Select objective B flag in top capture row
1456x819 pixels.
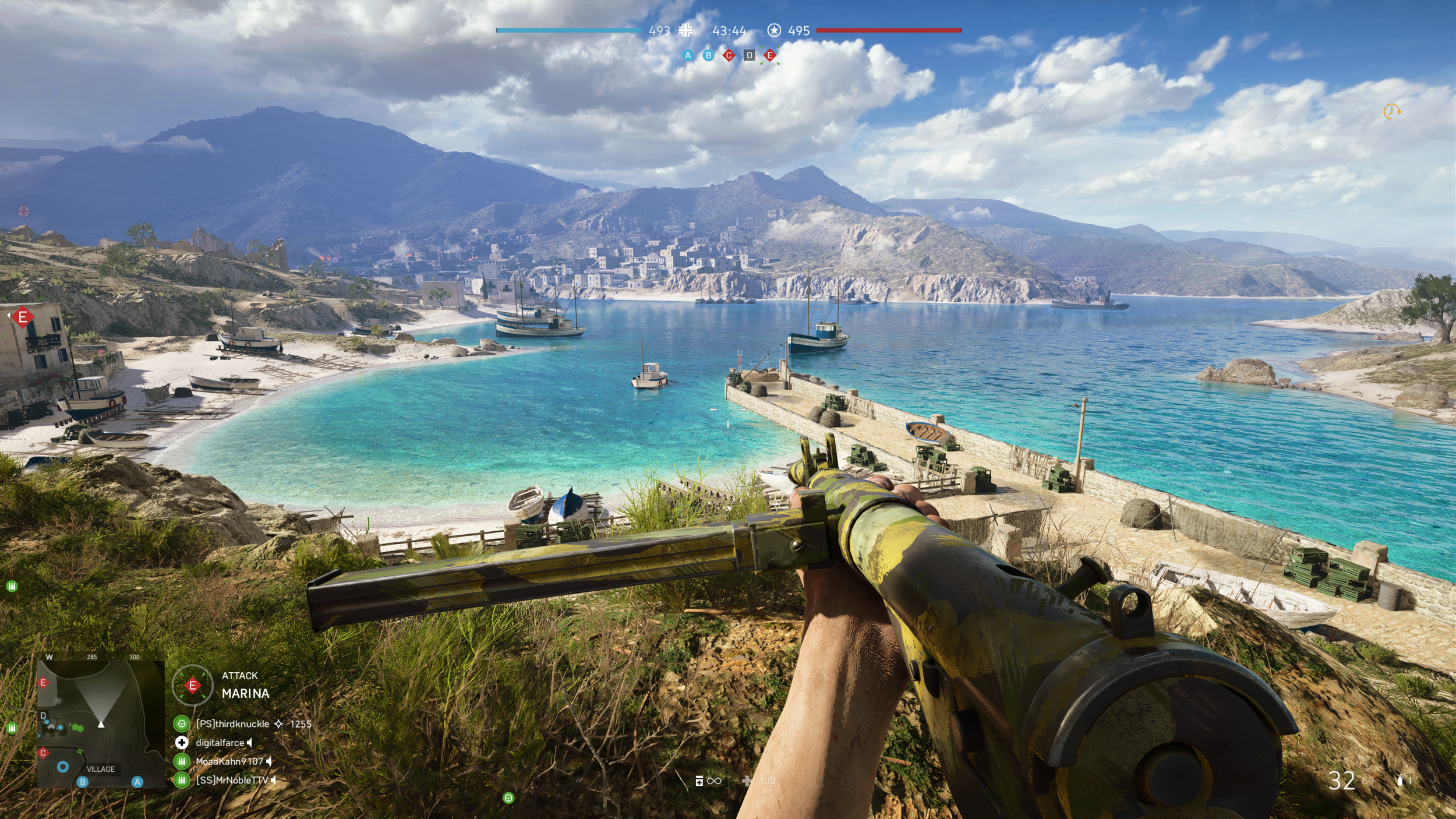click(x=708, y=55)
